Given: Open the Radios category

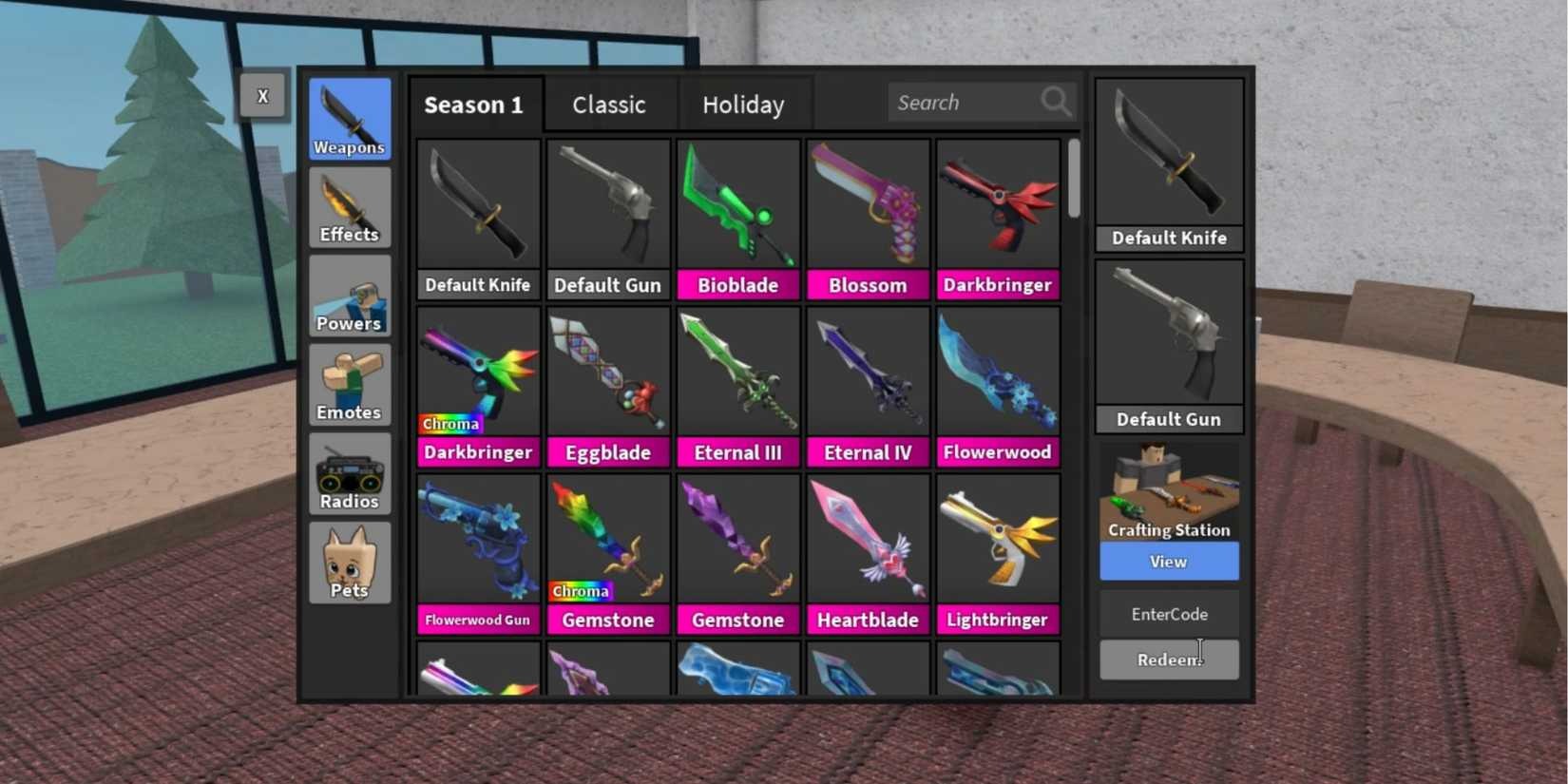Looking at the screenshot, I should (x=349, y=474).
